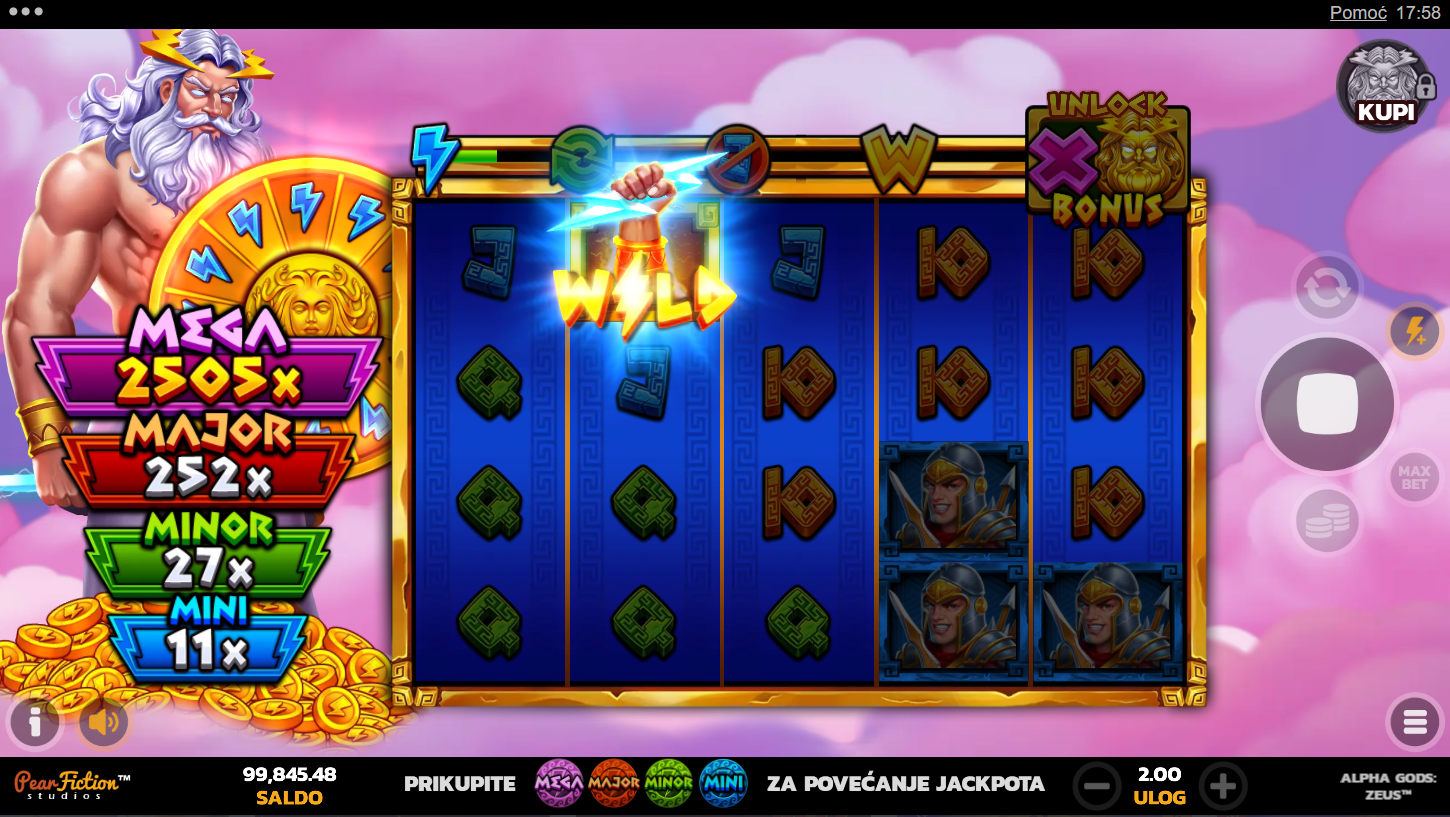1450x817 pixels.
Task: Open the autoplay spin settings
Action: (x=1327, y=288)
